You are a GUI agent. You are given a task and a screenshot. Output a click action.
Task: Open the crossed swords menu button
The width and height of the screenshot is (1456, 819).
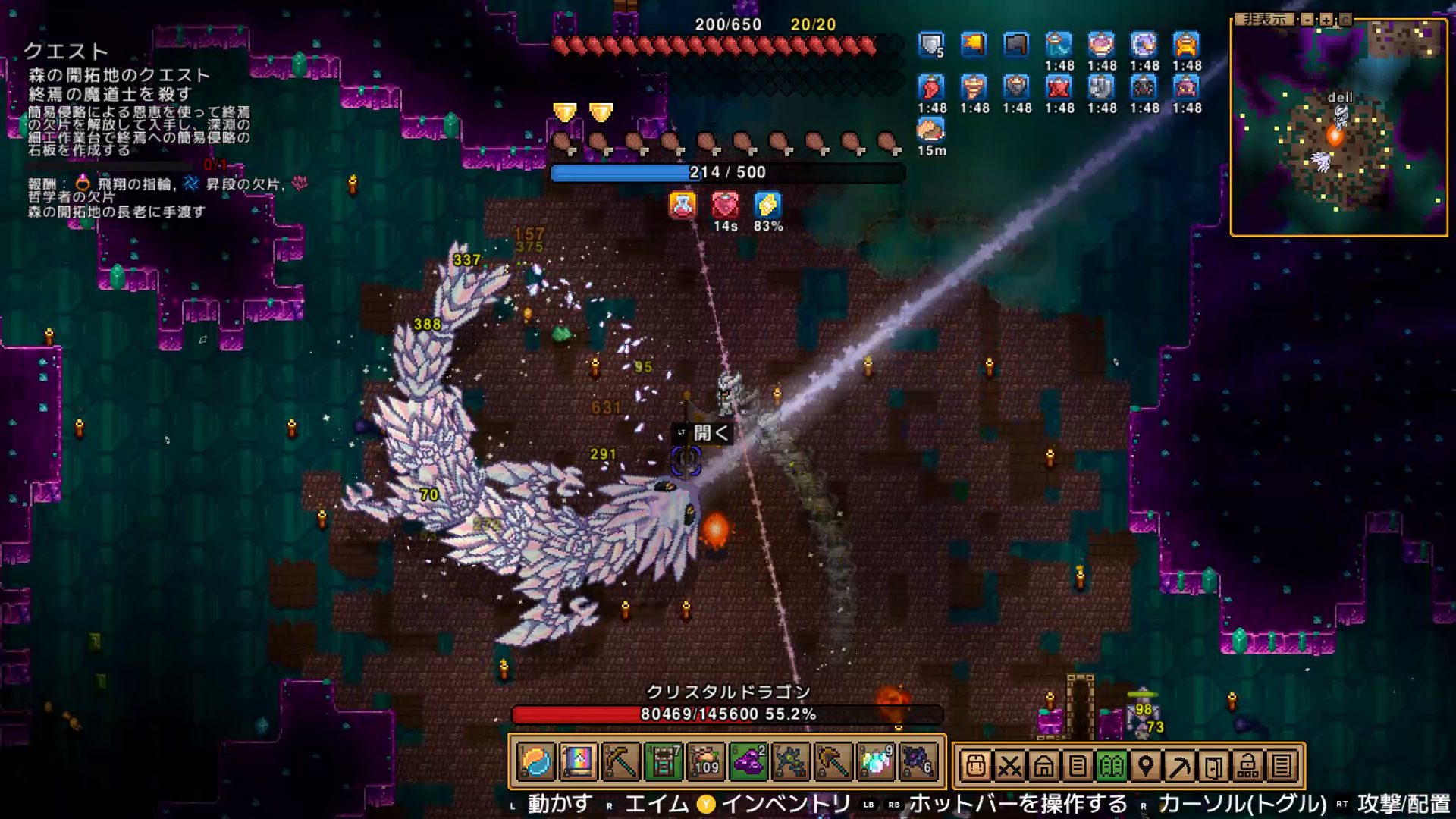(x=1009, y=766)
